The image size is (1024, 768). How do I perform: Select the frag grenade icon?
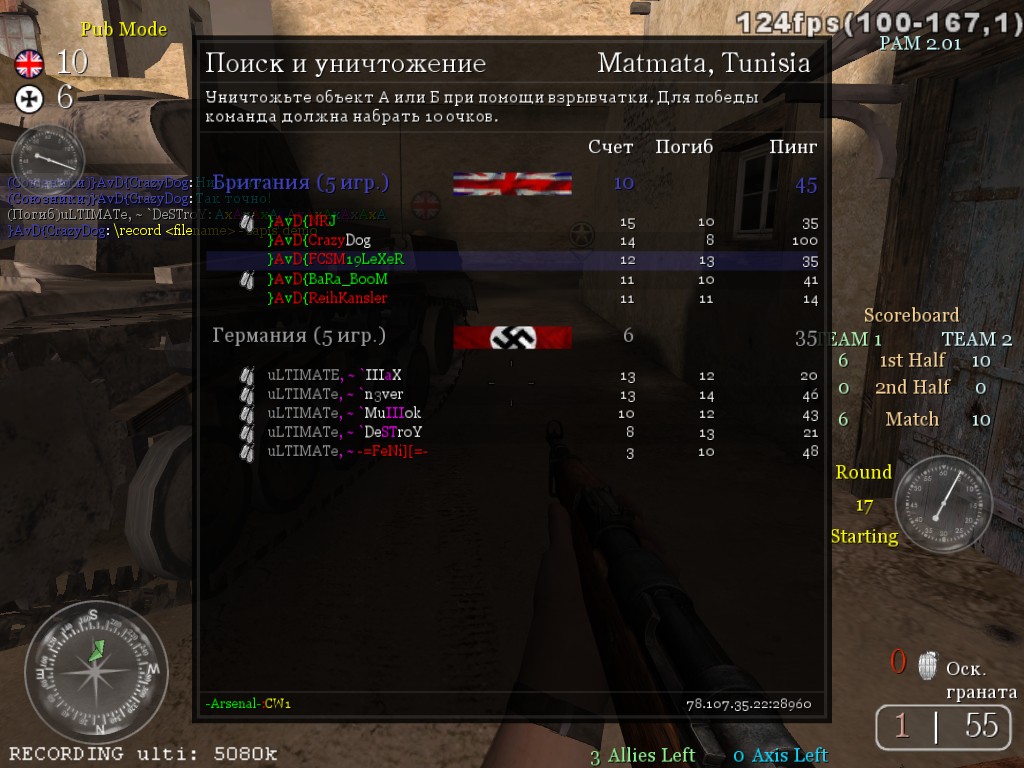point(928,665)
